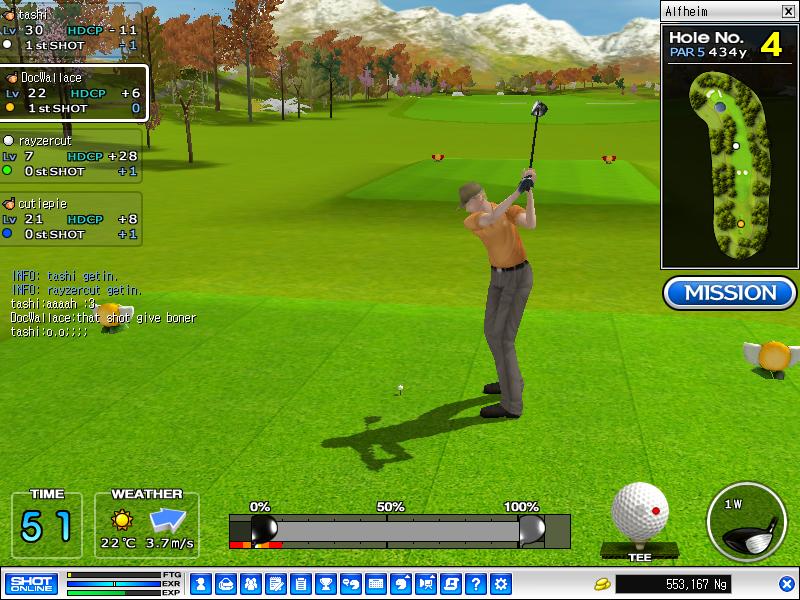800x600 pixels.
Task: Open the group of people icon
Action: coord(250,584)
